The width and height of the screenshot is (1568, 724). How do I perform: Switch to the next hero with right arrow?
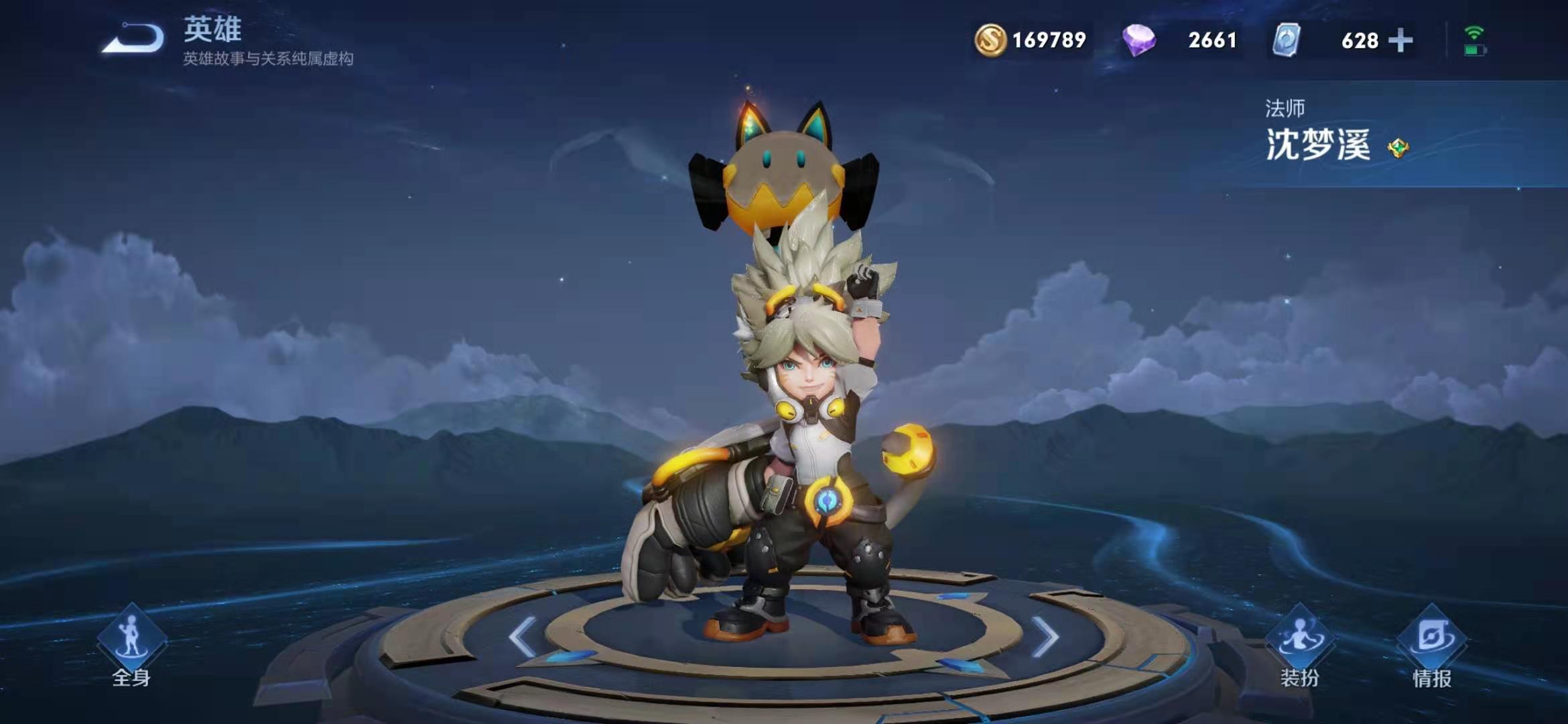1045,636
